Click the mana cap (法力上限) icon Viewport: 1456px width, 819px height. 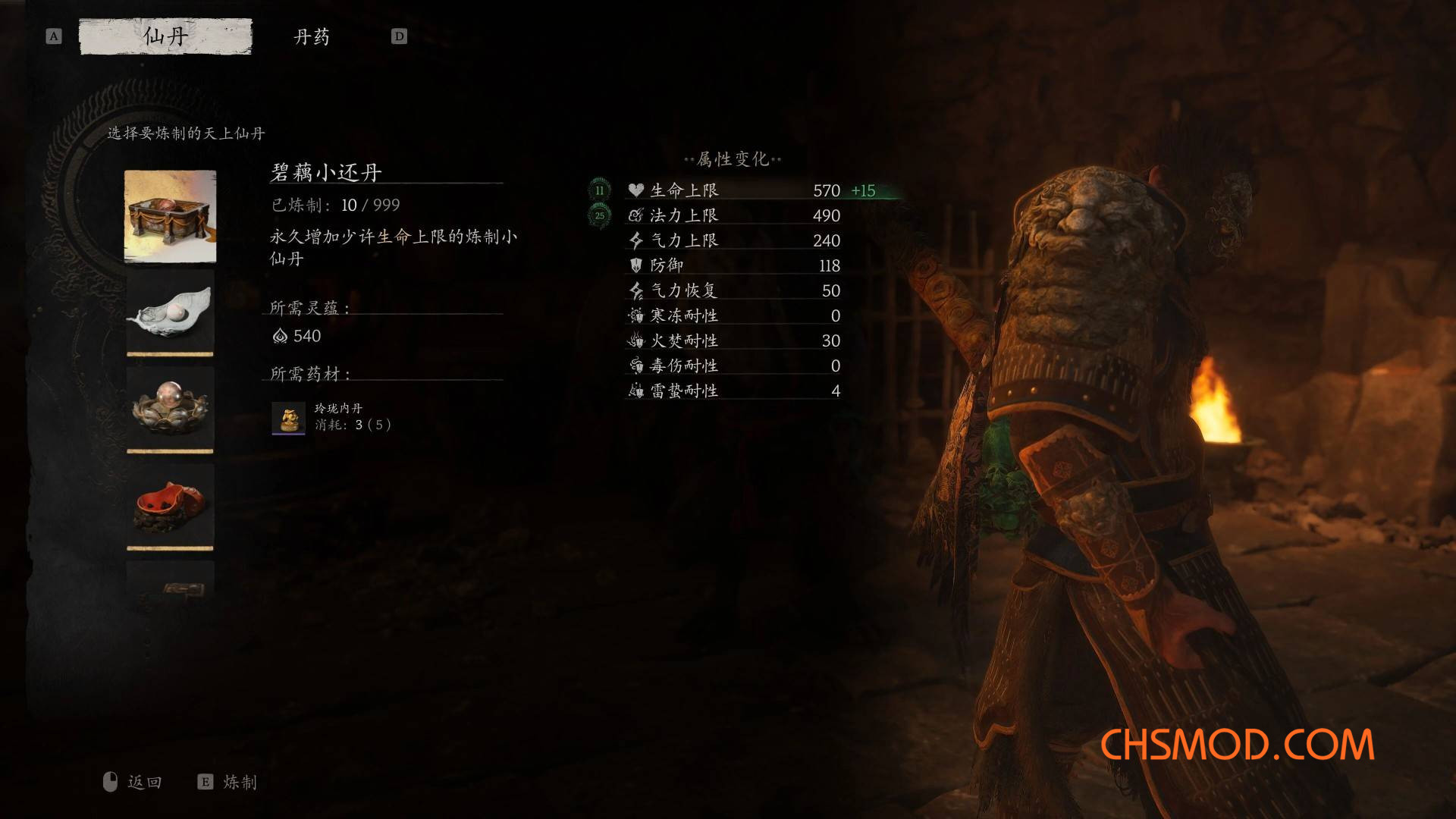coord(634,216)
